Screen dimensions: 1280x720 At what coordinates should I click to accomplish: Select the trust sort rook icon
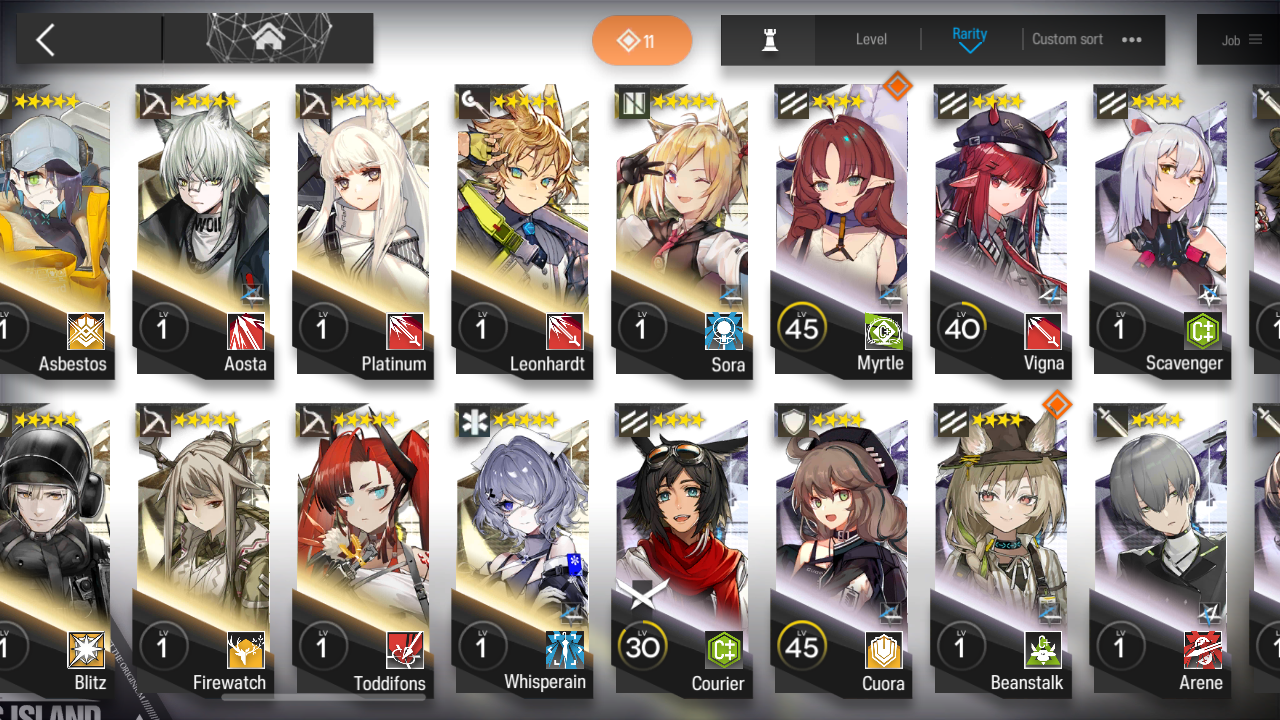[767, 40]
